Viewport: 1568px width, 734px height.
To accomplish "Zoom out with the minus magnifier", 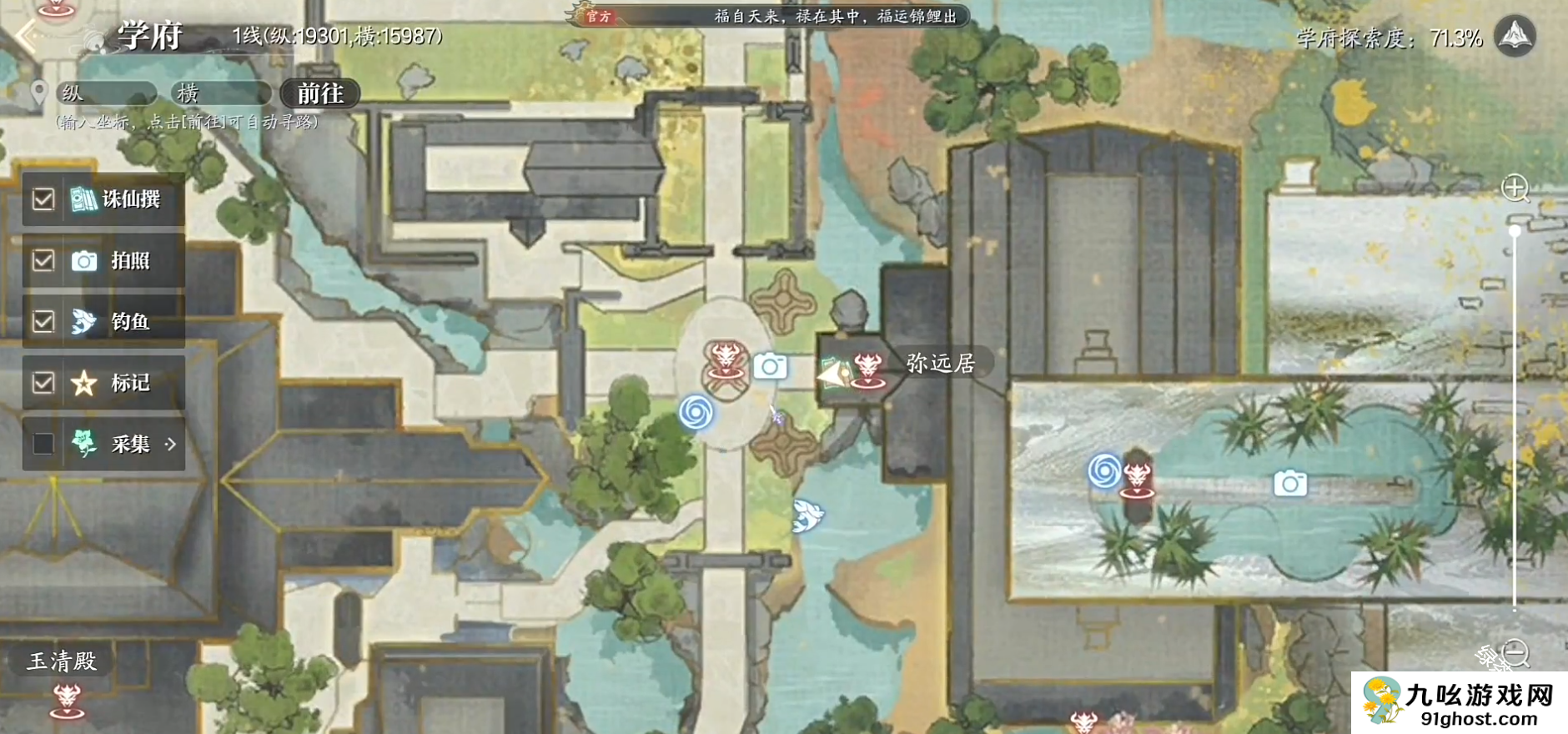I will (1515, 652).
